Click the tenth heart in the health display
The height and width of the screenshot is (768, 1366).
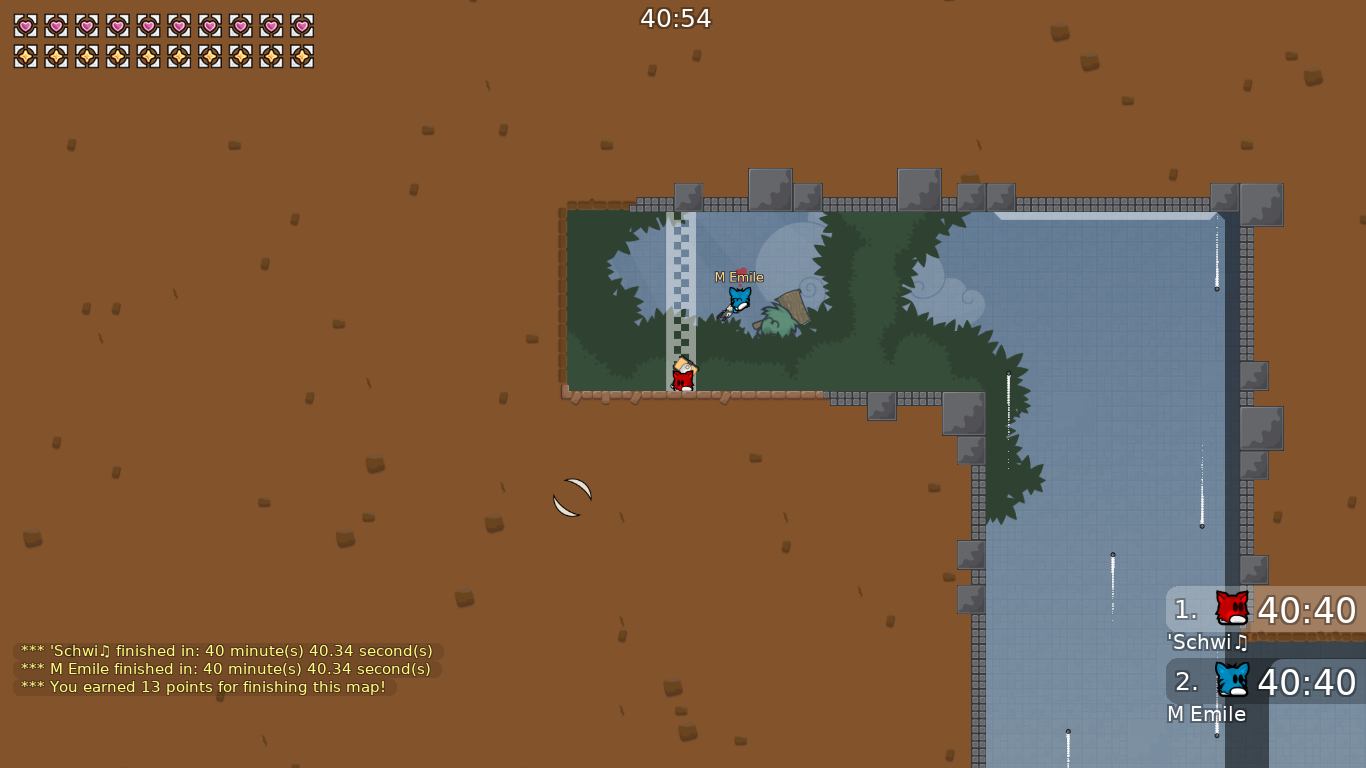pyautogui.click(x=302, y=27)
